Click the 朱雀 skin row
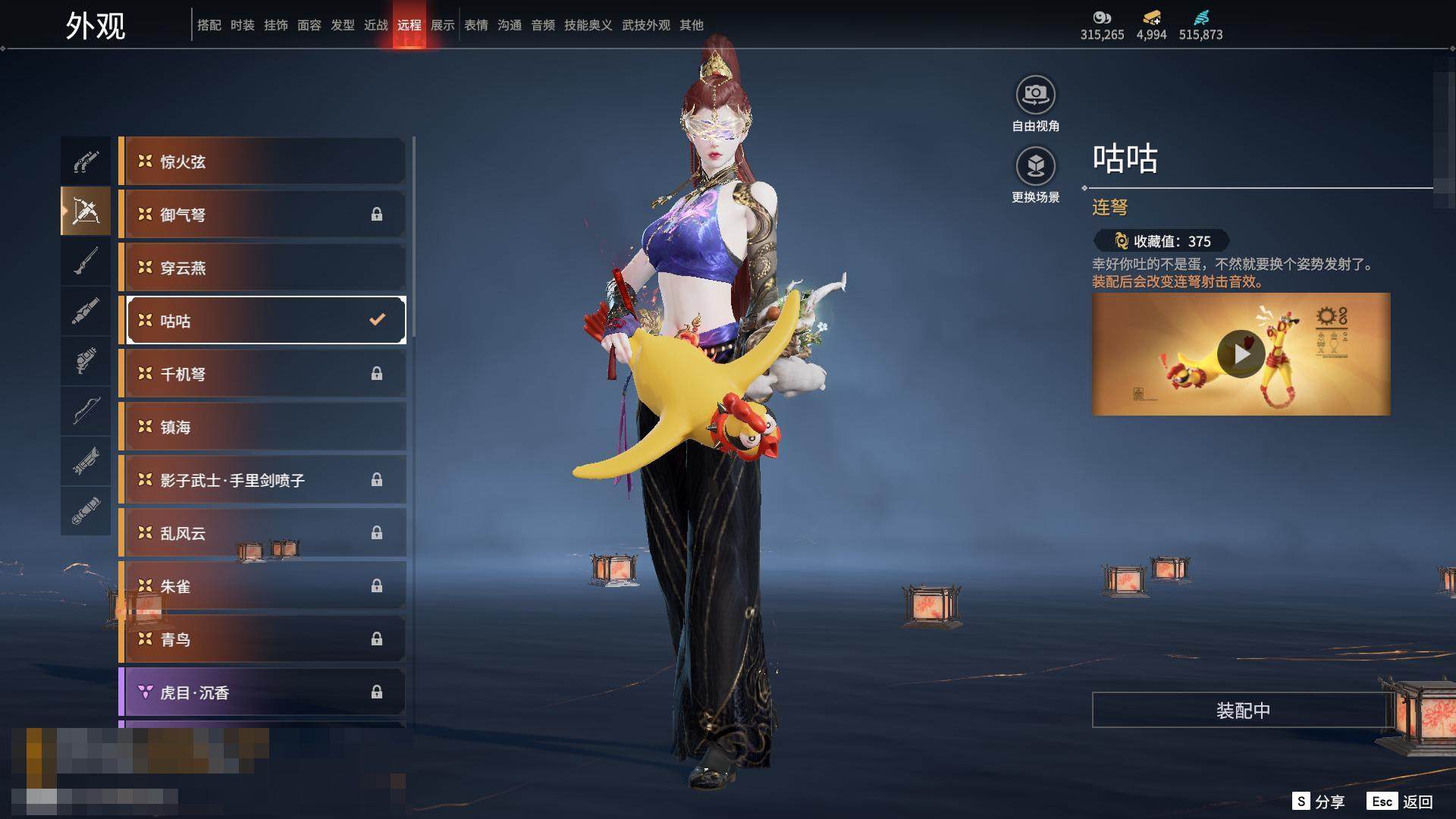 pos(262,586)
